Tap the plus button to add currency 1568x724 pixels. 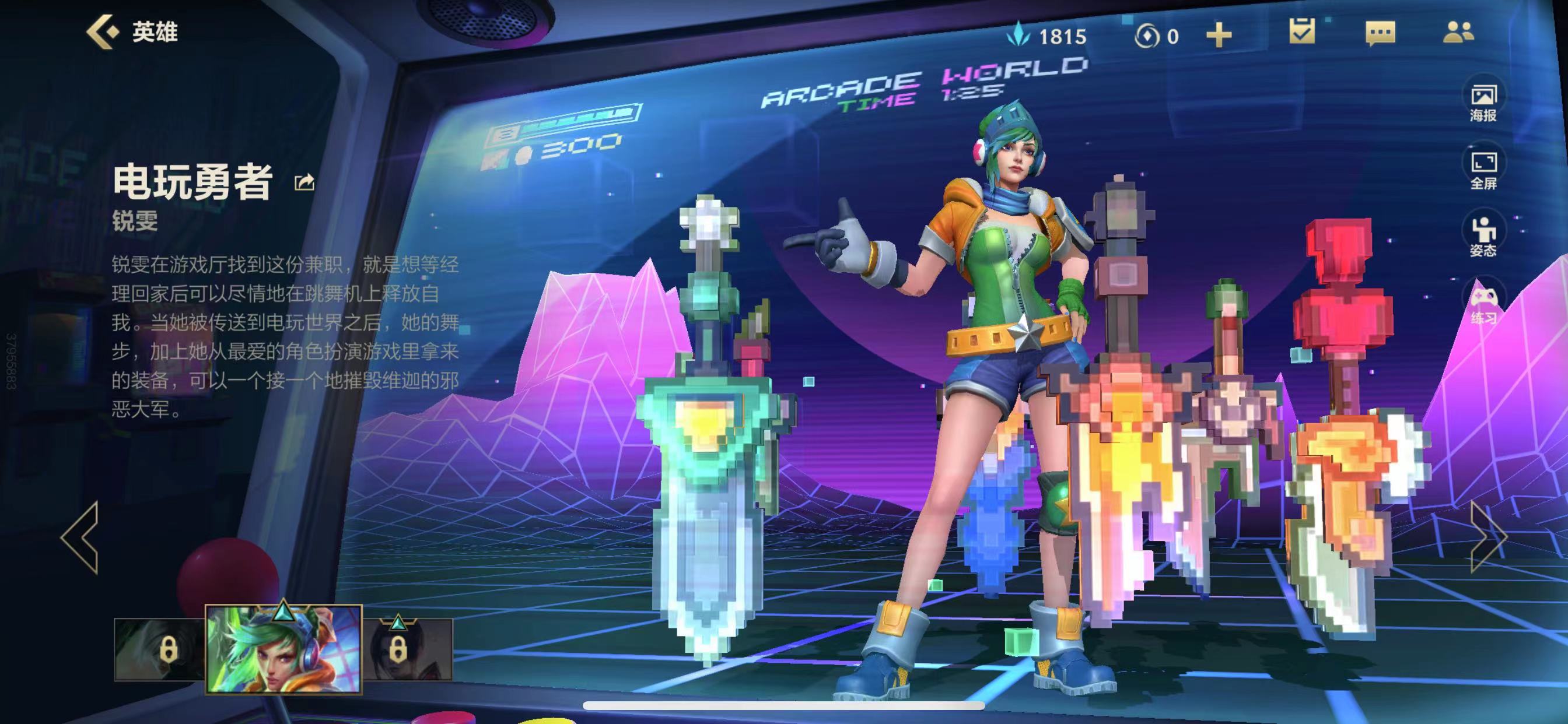point(1219,36)
